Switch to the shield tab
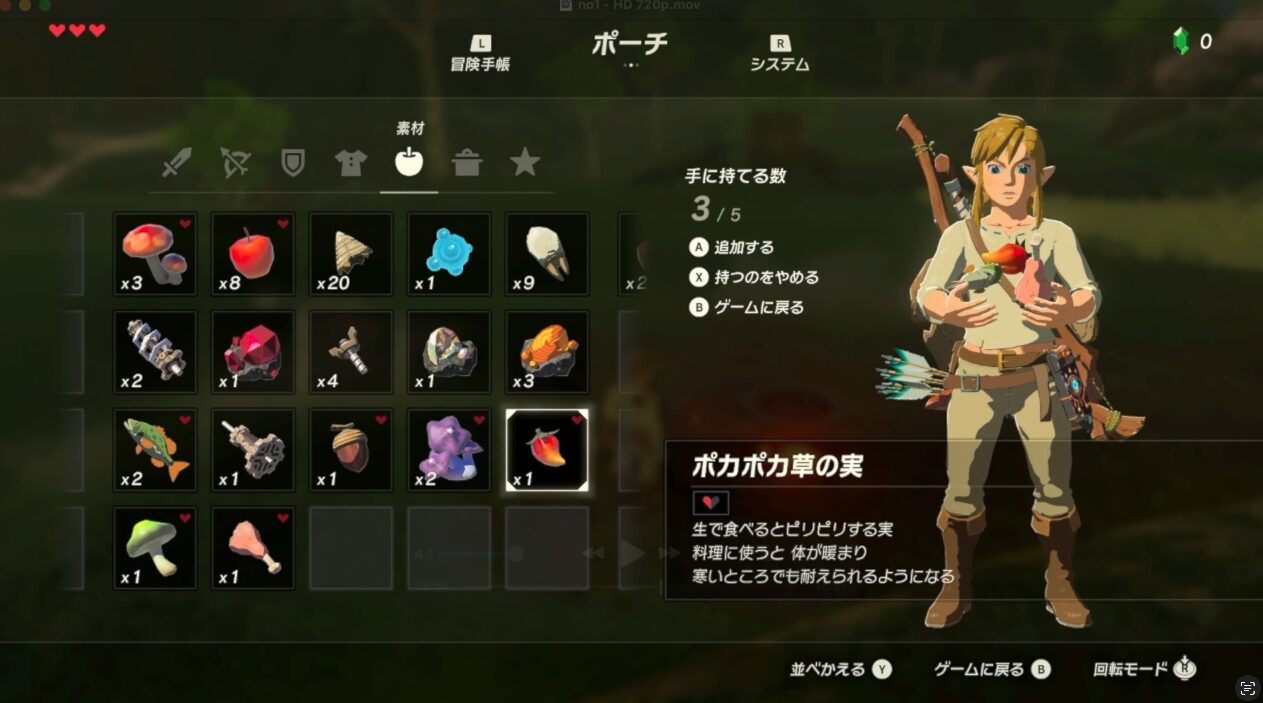This screenshot has height=703, width=1263. 293,163
